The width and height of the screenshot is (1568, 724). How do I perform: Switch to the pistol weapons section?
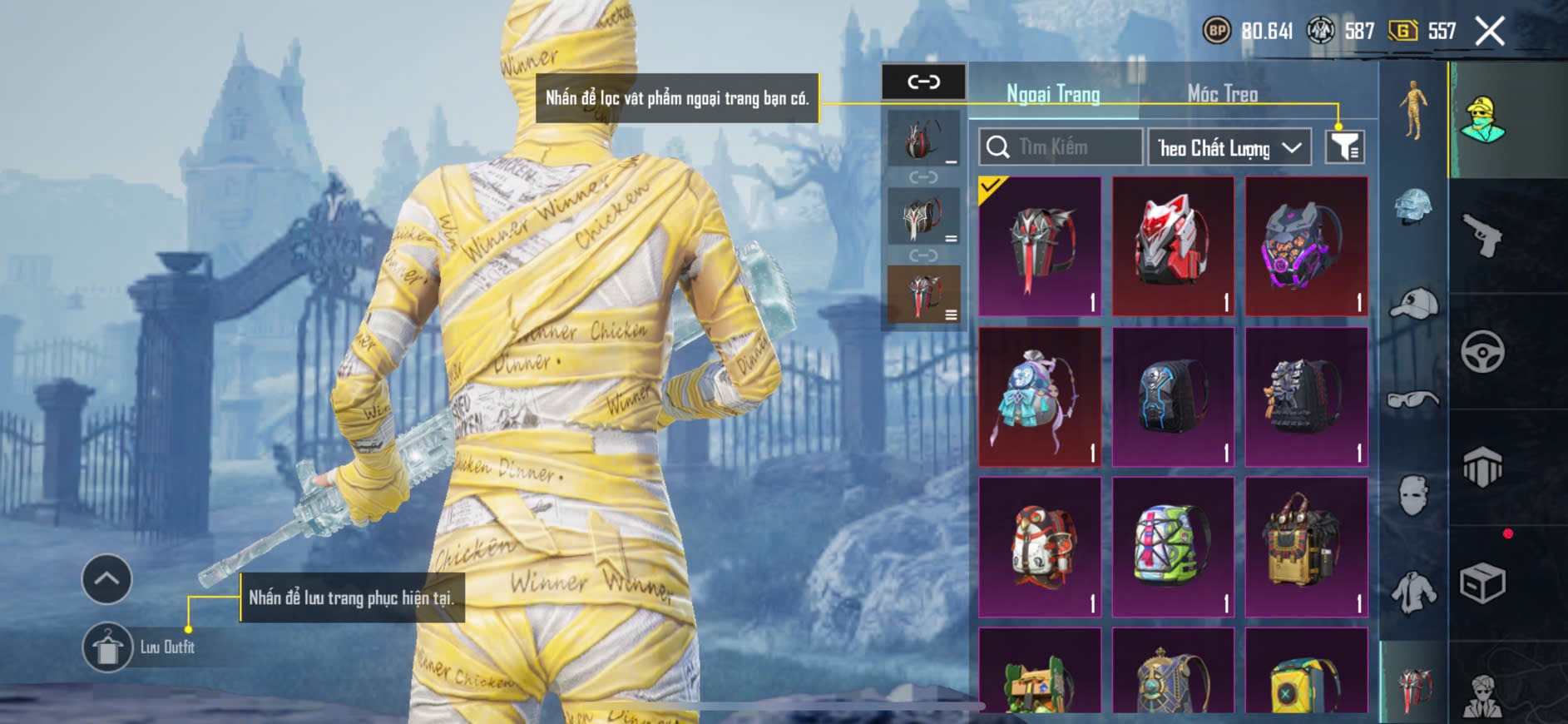[1483, 236]
